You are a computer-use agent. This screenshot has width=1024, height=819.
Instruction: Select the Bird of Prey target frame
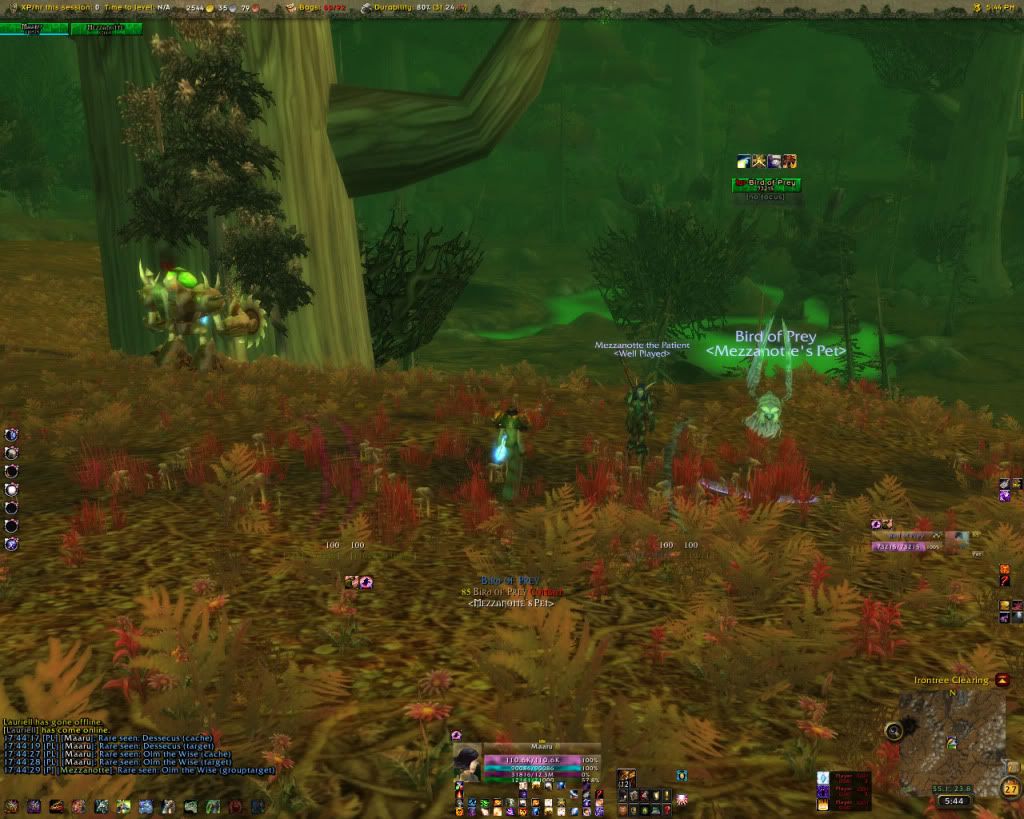coord(766,183)
